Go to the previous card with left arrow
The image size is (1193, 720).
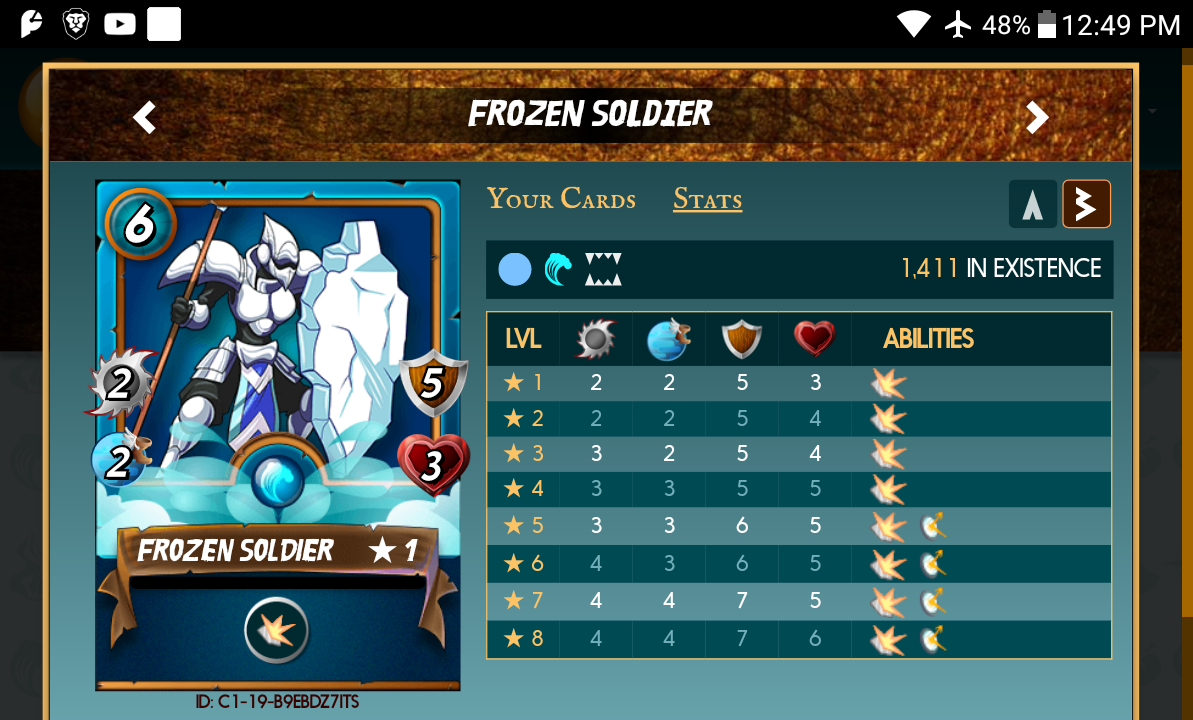tap(145, 118)
